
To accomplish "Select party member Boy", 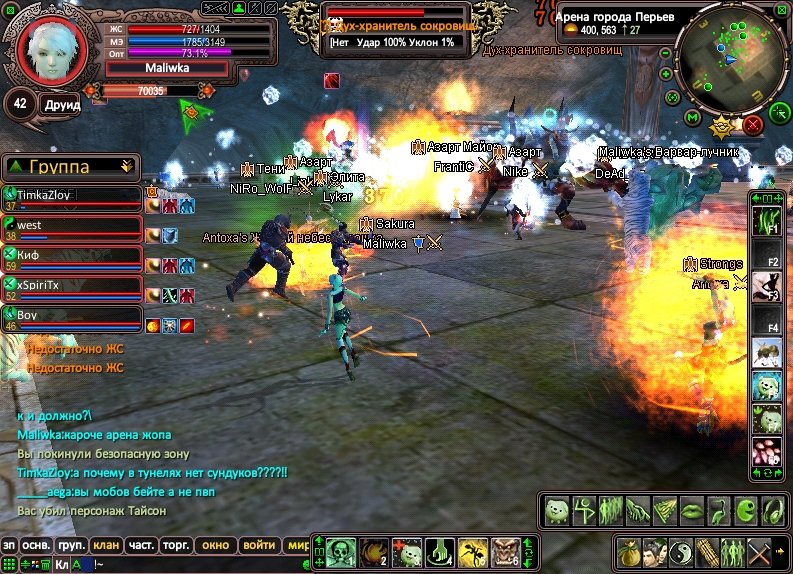I will coord(70,318).
